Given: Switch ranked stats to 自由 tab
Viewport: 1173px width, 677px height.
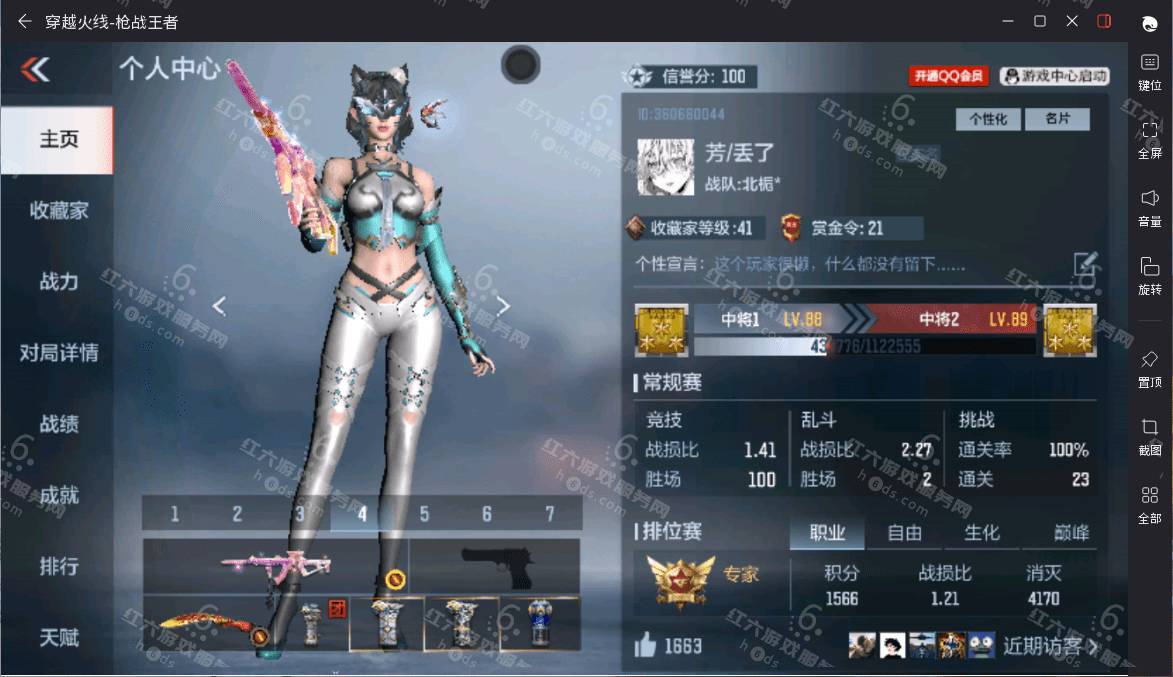Looking at the screenshot, I should 905,533.
